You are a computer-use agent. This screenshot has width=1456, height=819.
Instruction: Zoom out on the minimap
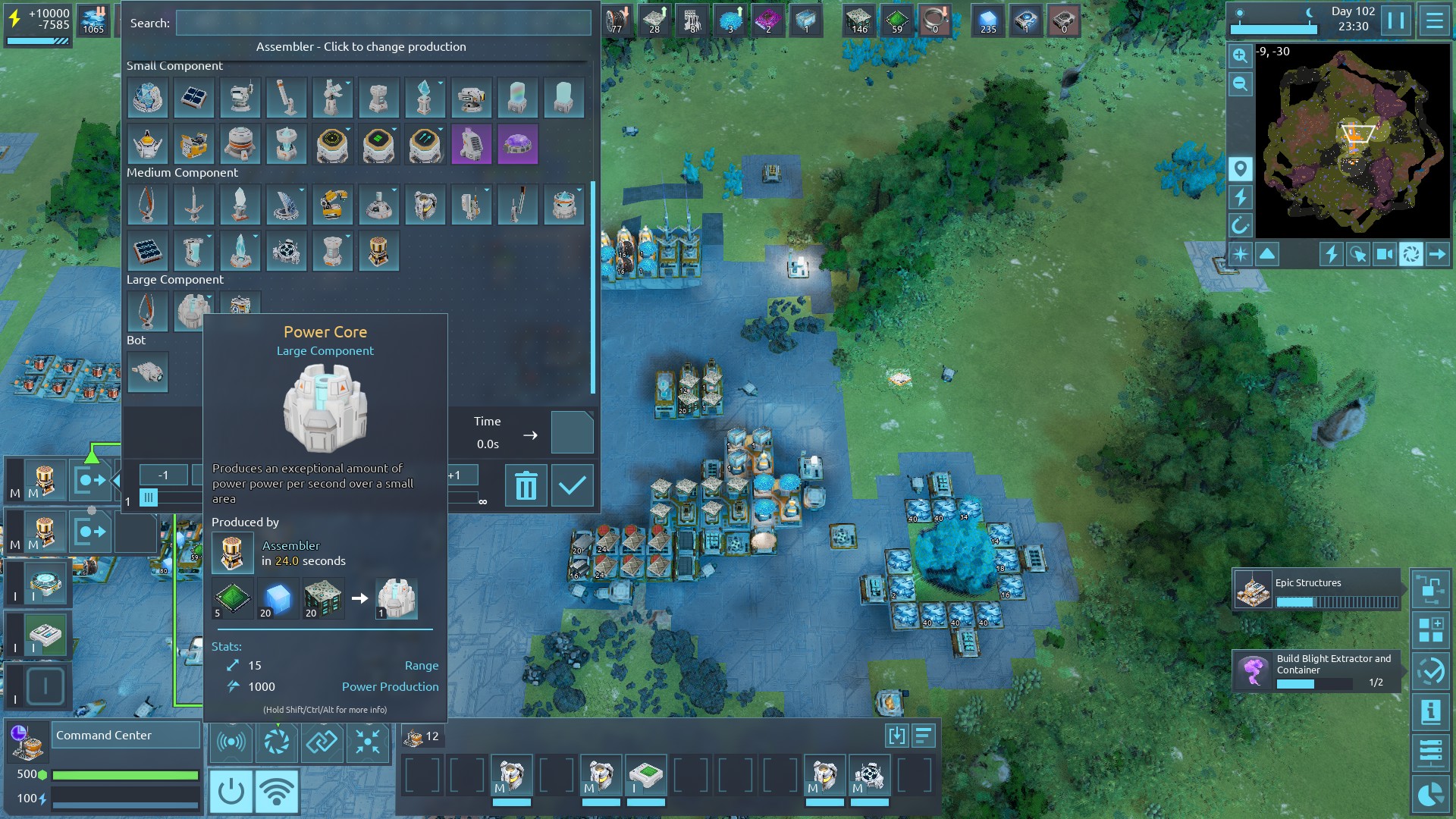tap(1240, 84)
